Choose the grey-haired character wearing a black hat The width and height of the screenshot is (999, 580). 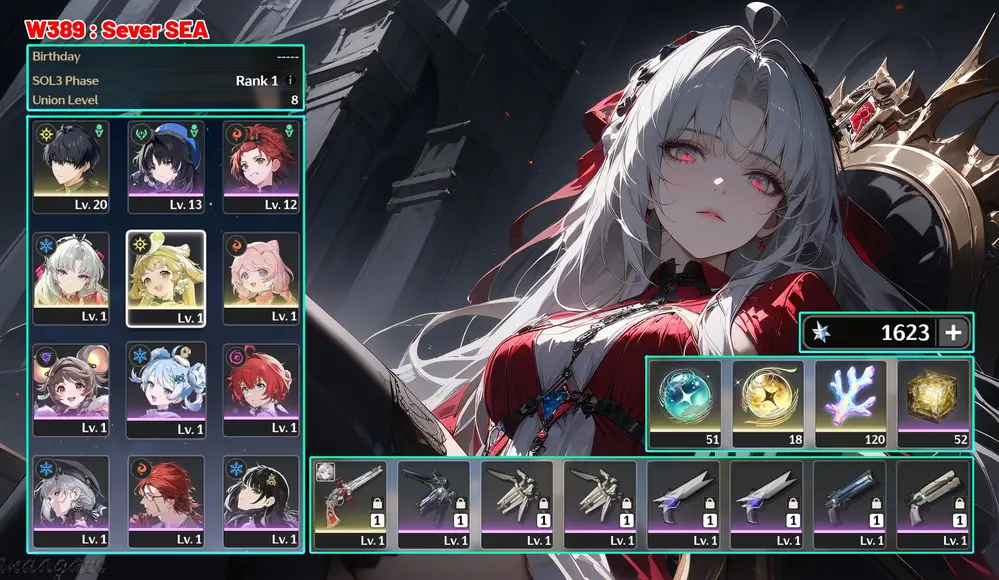point(71,500)
